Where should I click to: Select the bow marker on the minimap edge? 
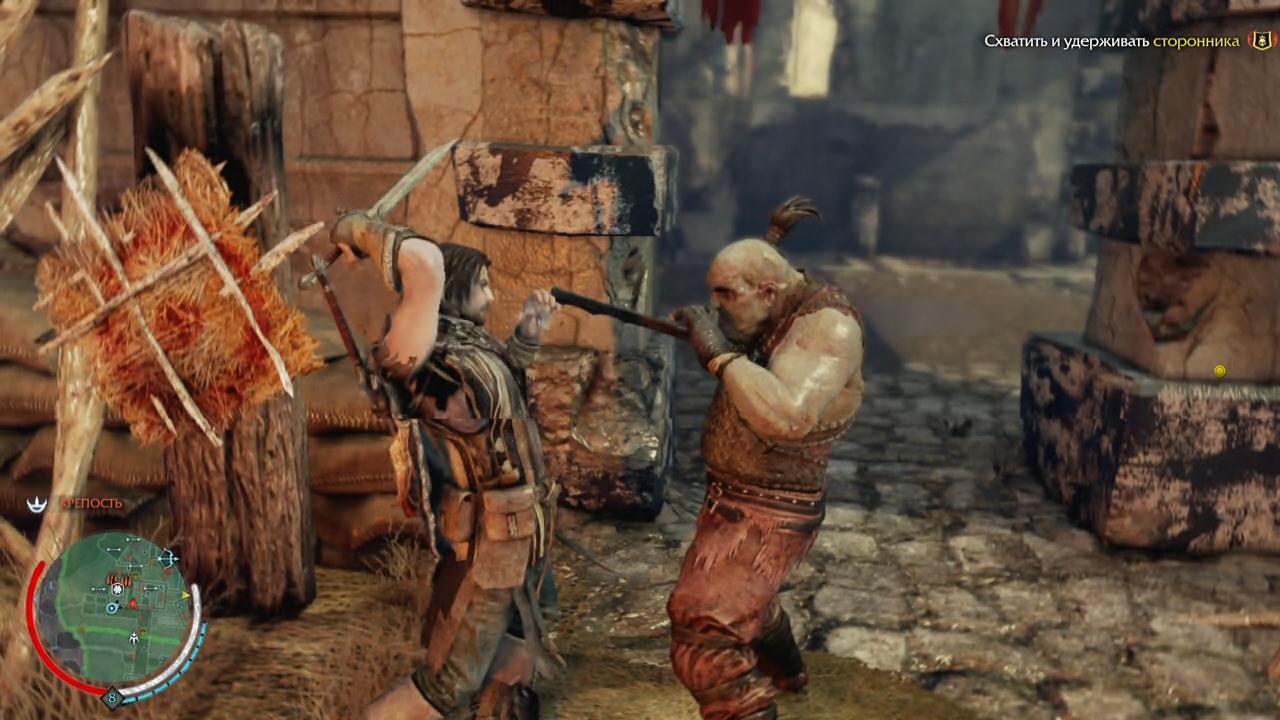[x=167, y=557]
